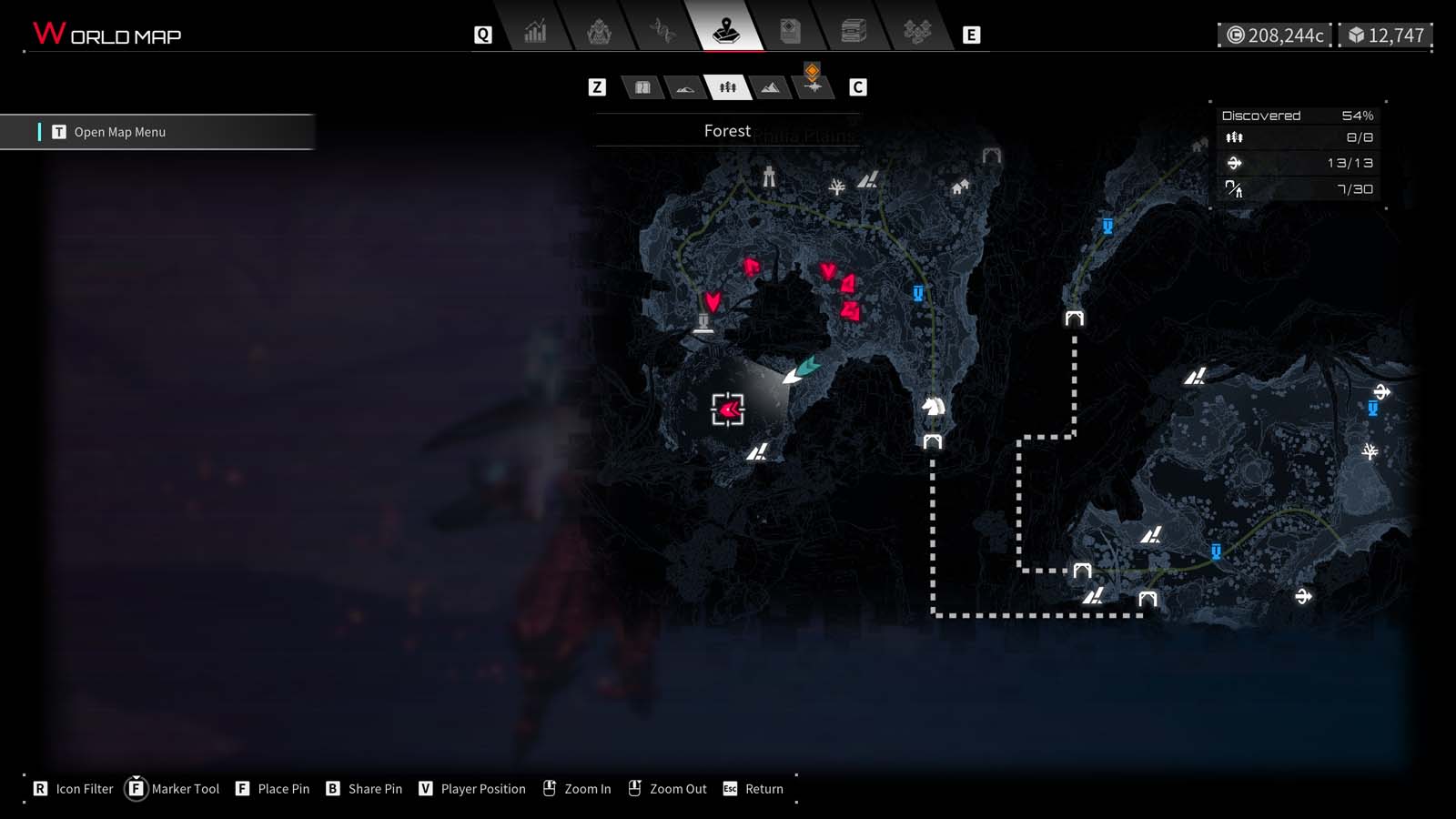Image resolution: width=1456 pixels, height=819 pixels.
Task: Select the red tracked monster crosshair marker
Action: pos(726,409)
